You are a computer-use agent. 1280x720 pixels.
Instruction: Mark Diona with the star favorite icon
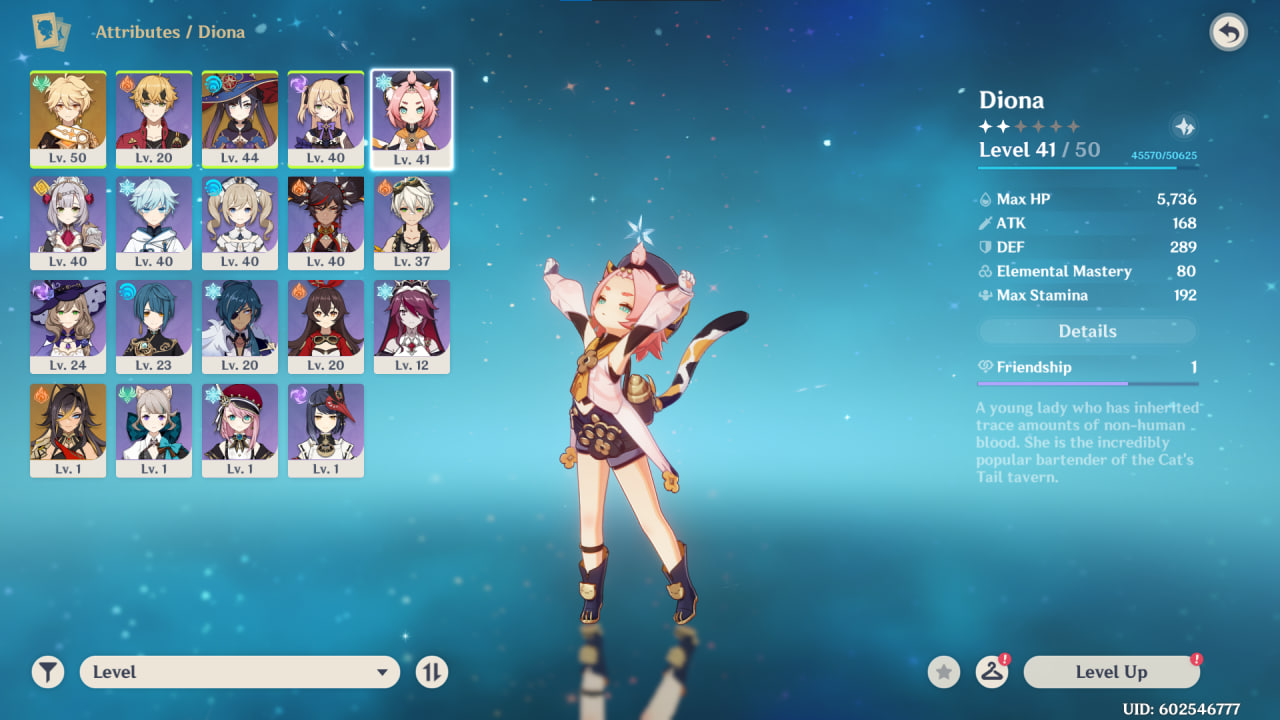pyautogui.click(x=943, y=672)
